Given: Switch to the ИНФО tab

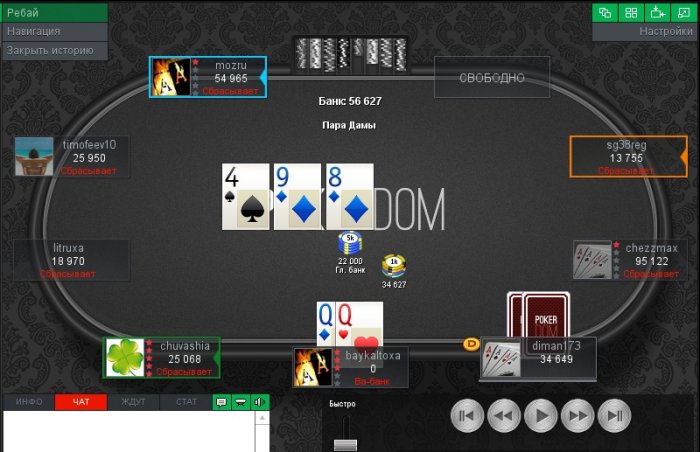Looking at the screenshot, I should tap(29, 402).
